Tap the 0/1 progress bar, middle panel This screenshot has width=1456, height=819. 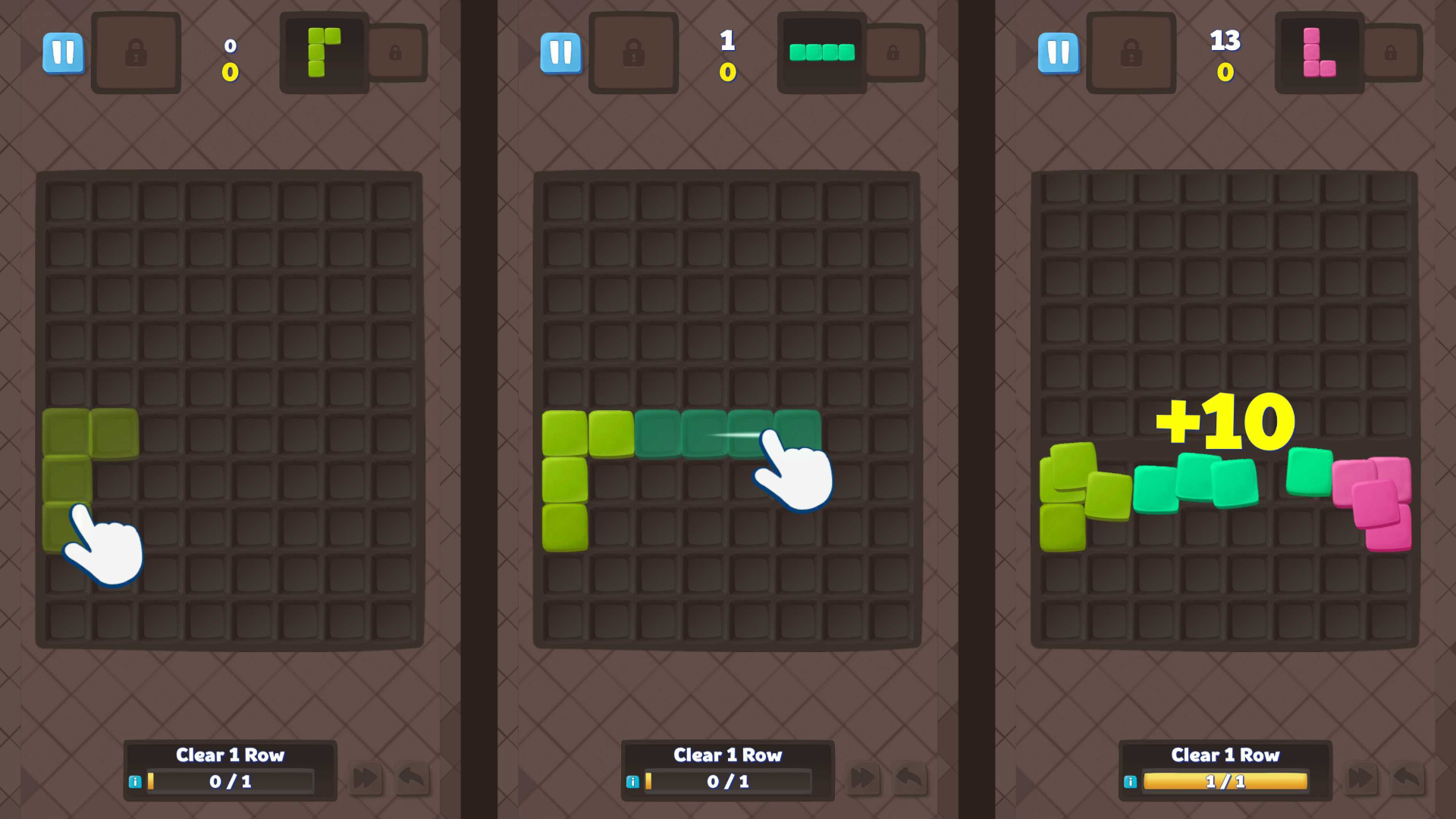726,781
